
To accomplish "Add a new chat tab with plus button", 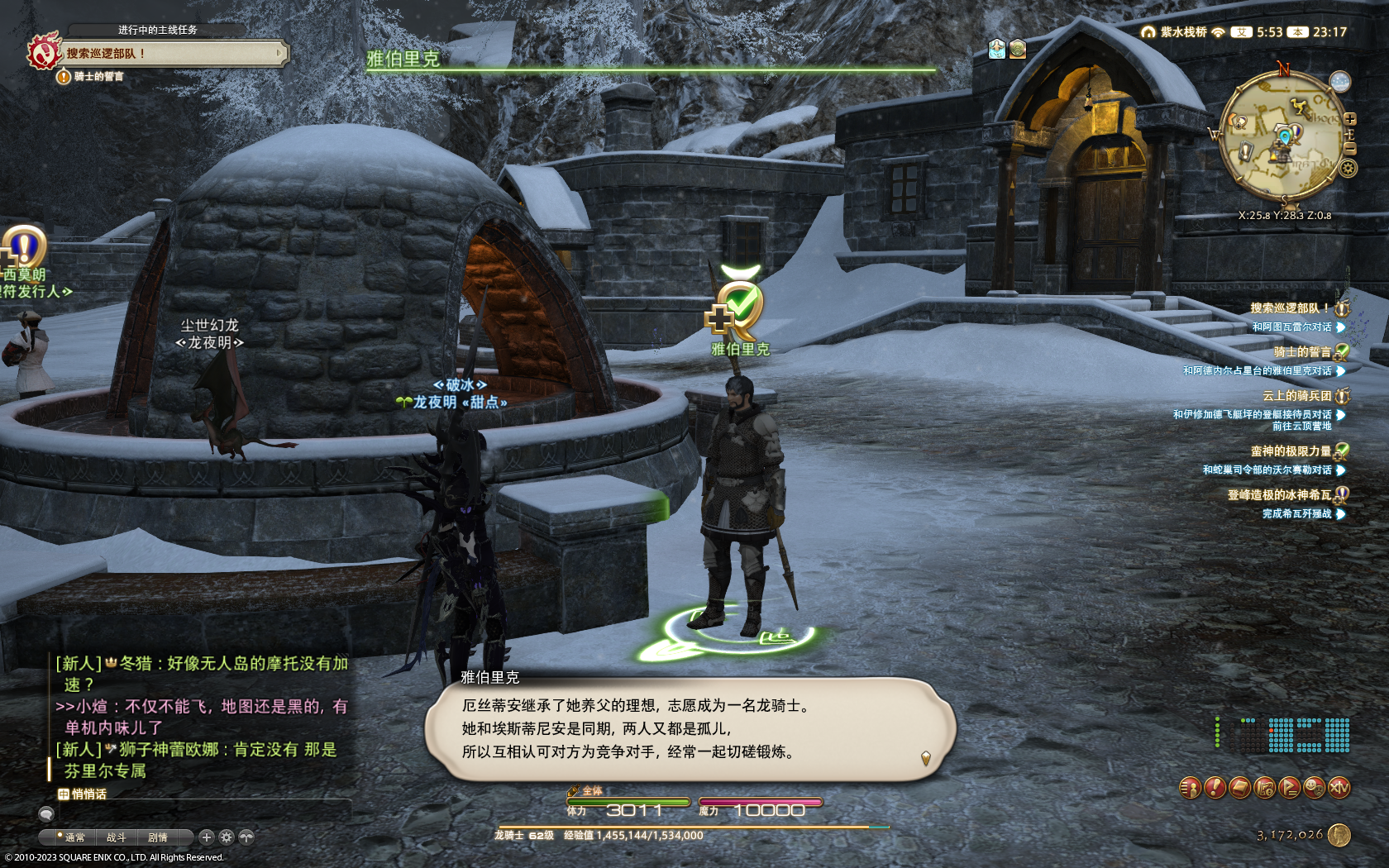I will 207,837.
